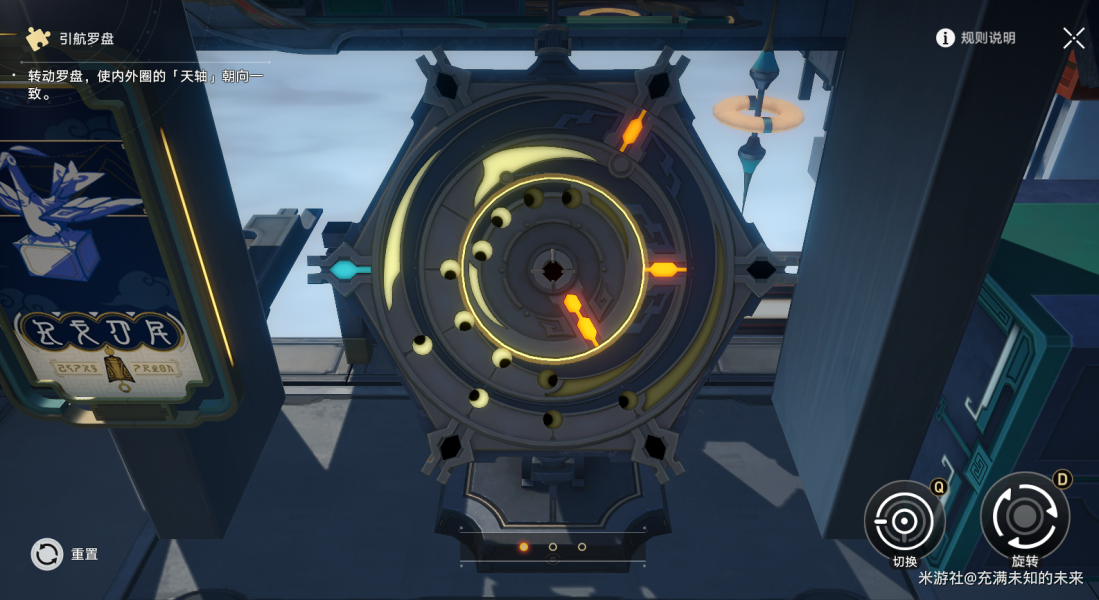Viewport: 1099px width, 600px height.
Task: Click the 重置 reset button
Action: (48, 553)
